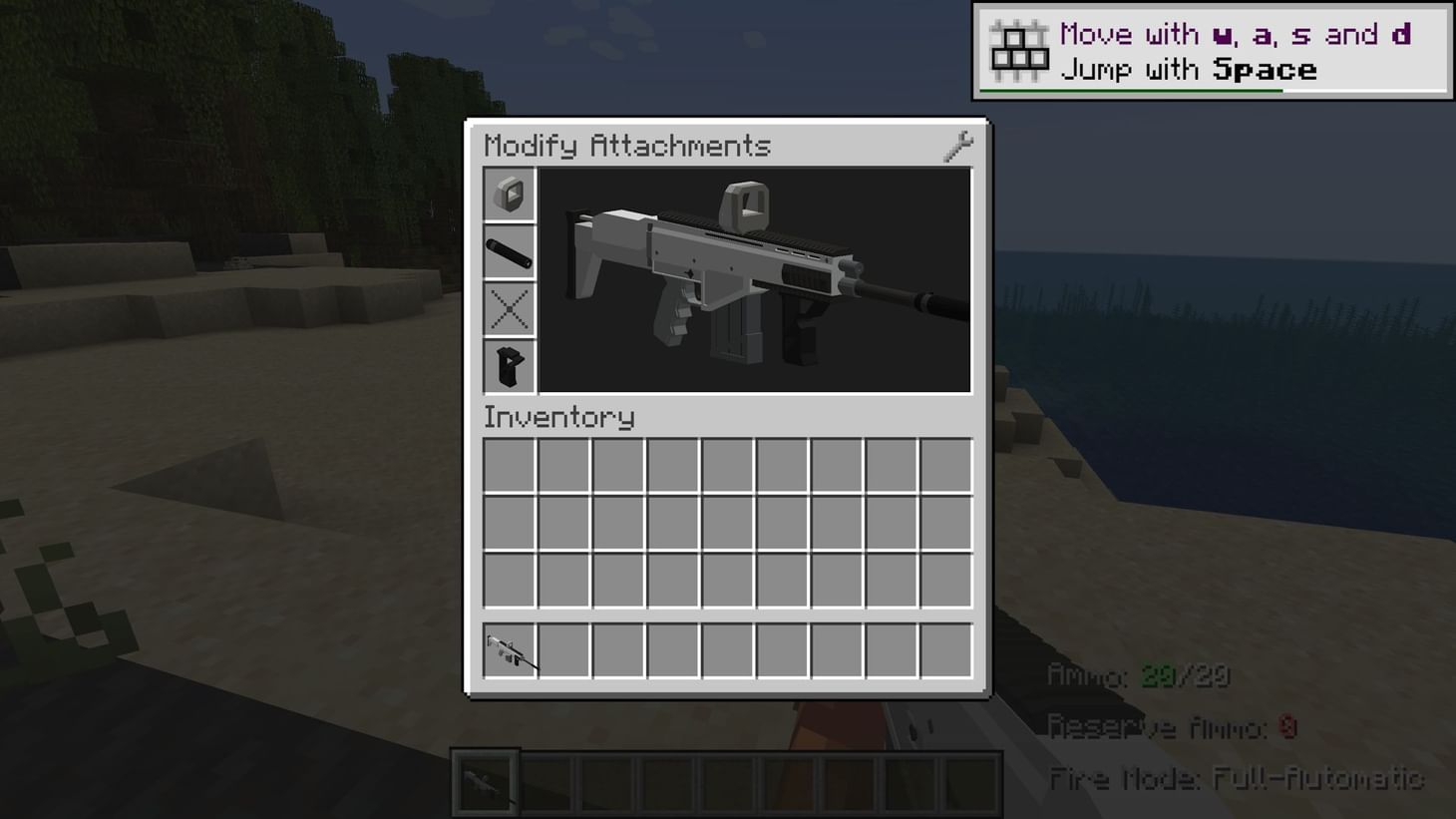Click the Modify Attachments title bar
The image size is (1456, 819).
[x=626, y=145]
